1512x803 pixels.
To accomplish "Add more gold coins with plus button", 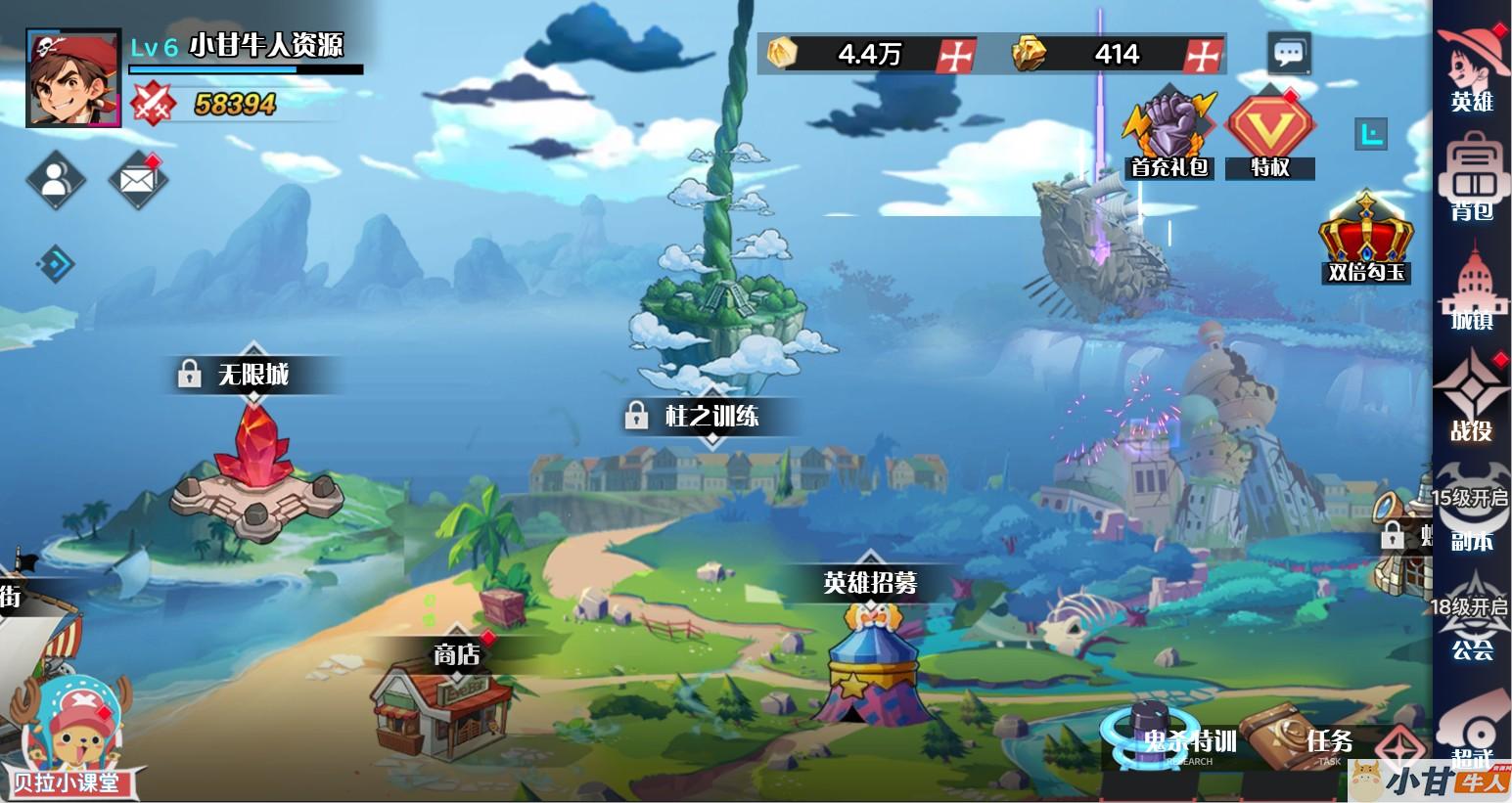I will (956, 55).
